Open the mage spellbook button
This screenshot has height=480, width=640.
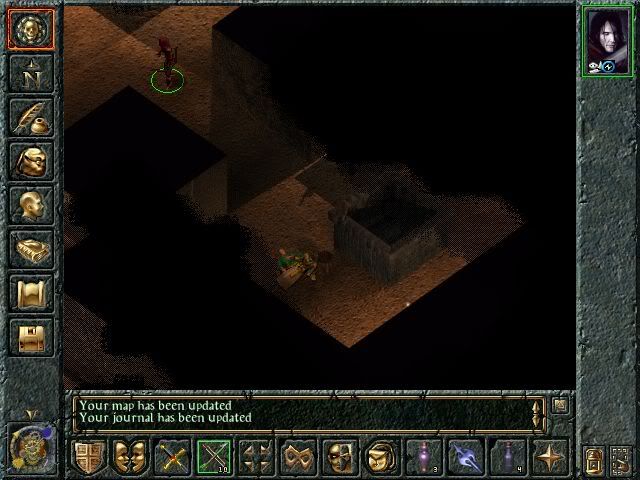[30, 248]
